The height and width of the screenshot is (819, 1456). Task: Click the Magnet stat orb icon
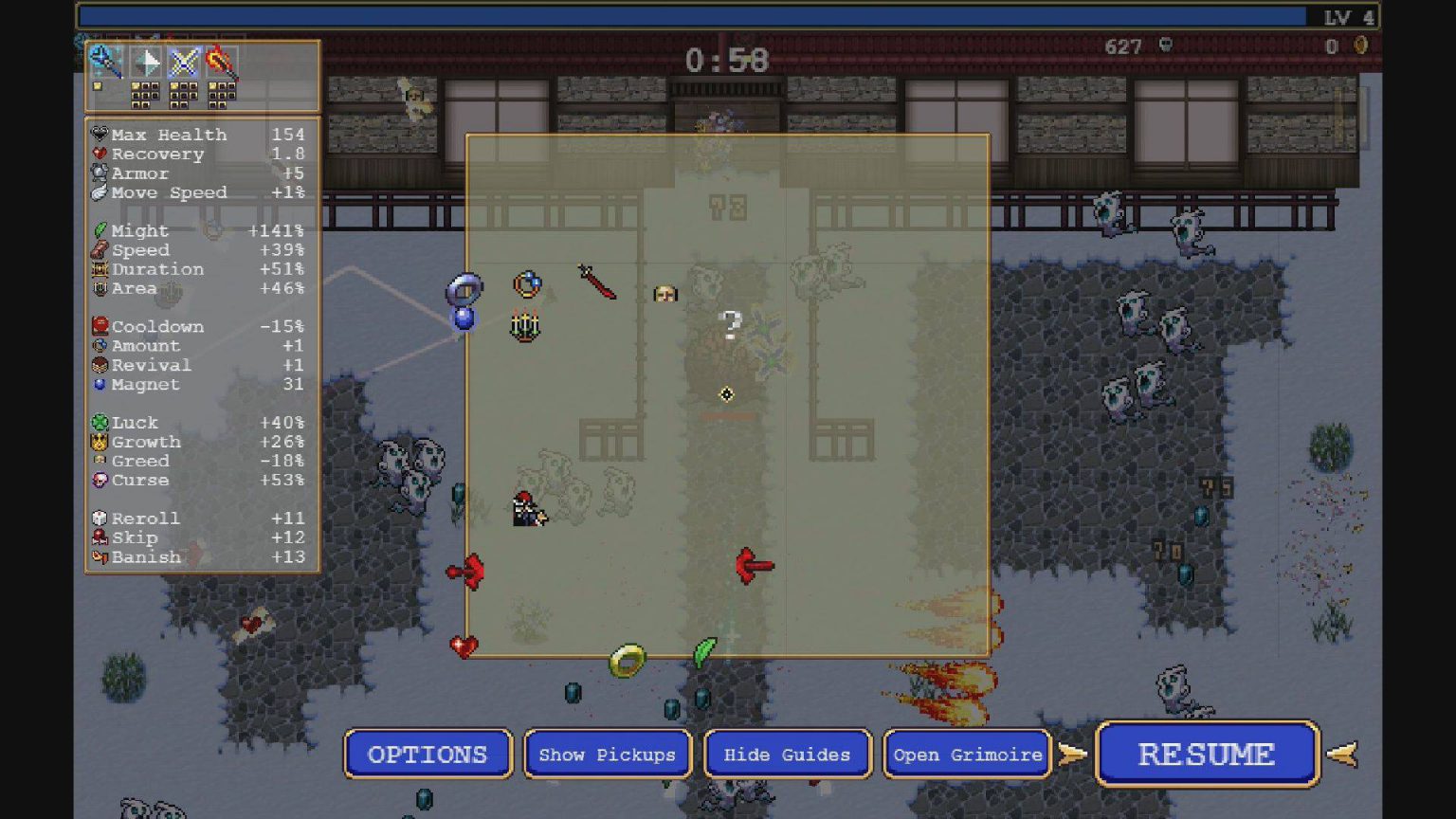99,384
